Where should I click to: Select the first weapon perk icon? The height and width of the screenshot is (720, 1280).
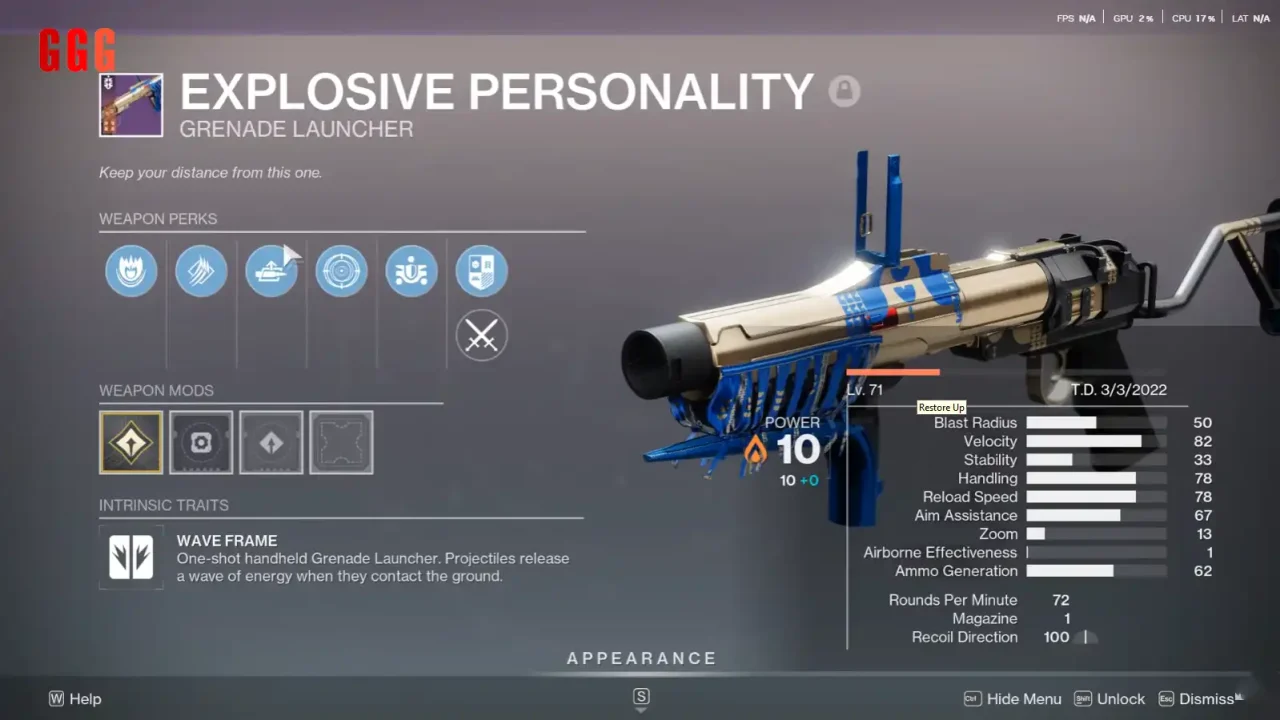[131, 271]
